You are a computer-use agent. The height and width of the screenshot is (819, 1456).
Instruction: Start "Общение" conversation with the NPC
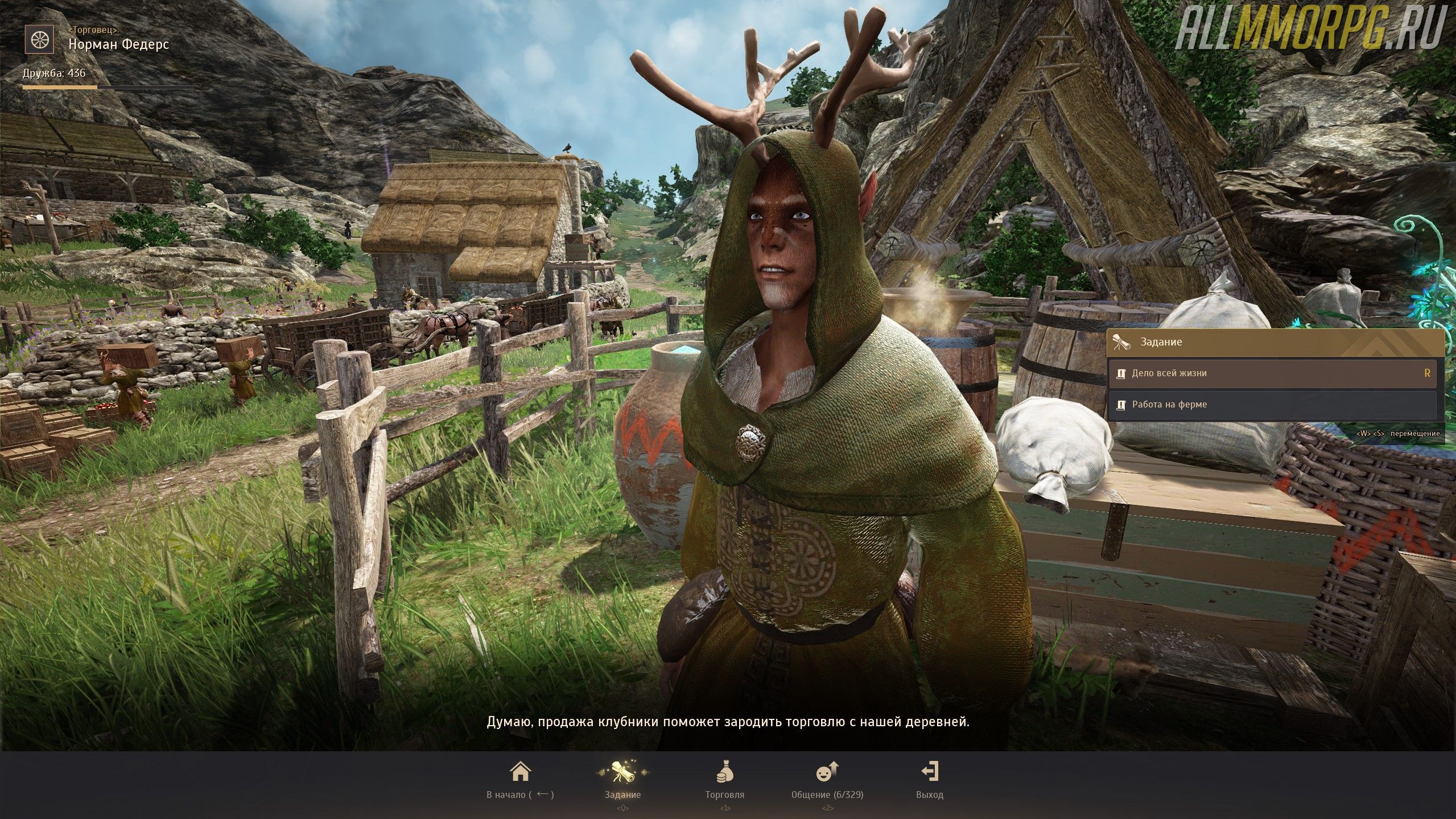coord(827,780)
